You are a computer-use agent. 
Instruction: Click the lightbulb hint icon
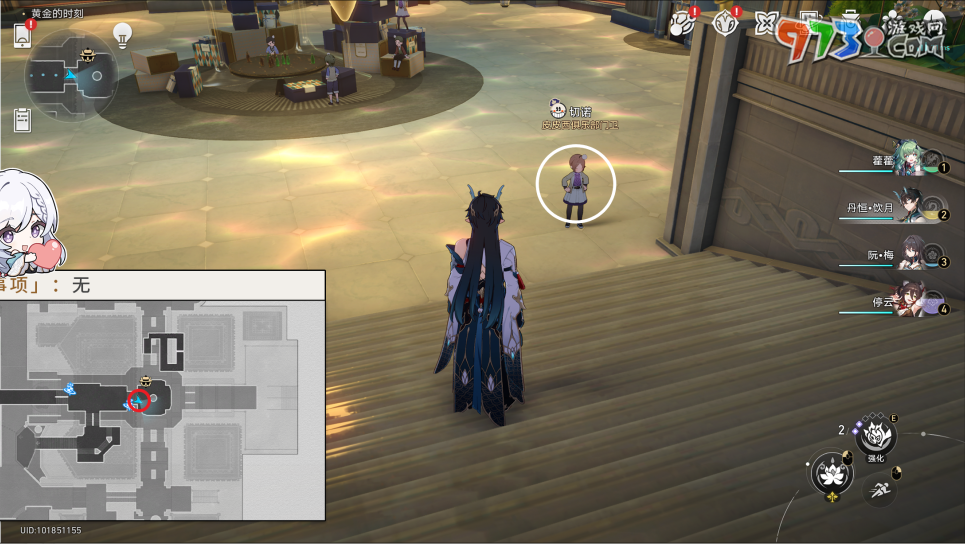coord(122,36)
